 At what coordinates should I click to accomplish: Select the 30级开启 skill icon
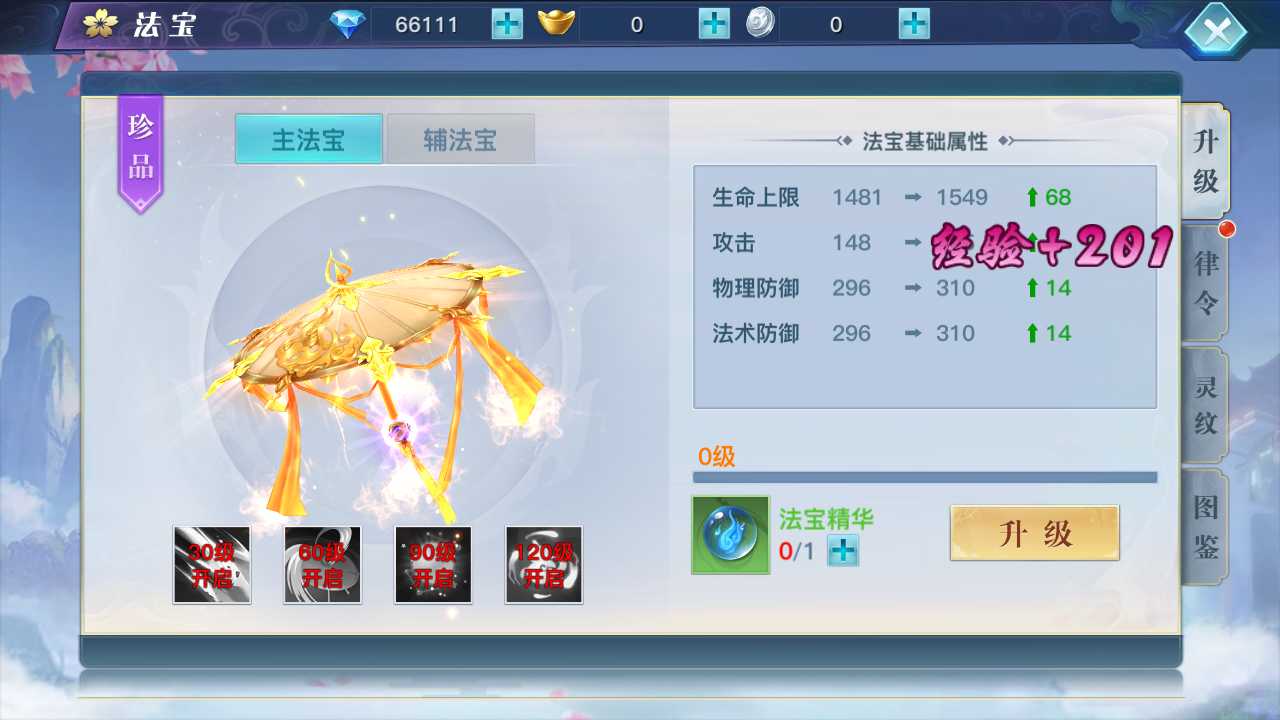point(212,565)
